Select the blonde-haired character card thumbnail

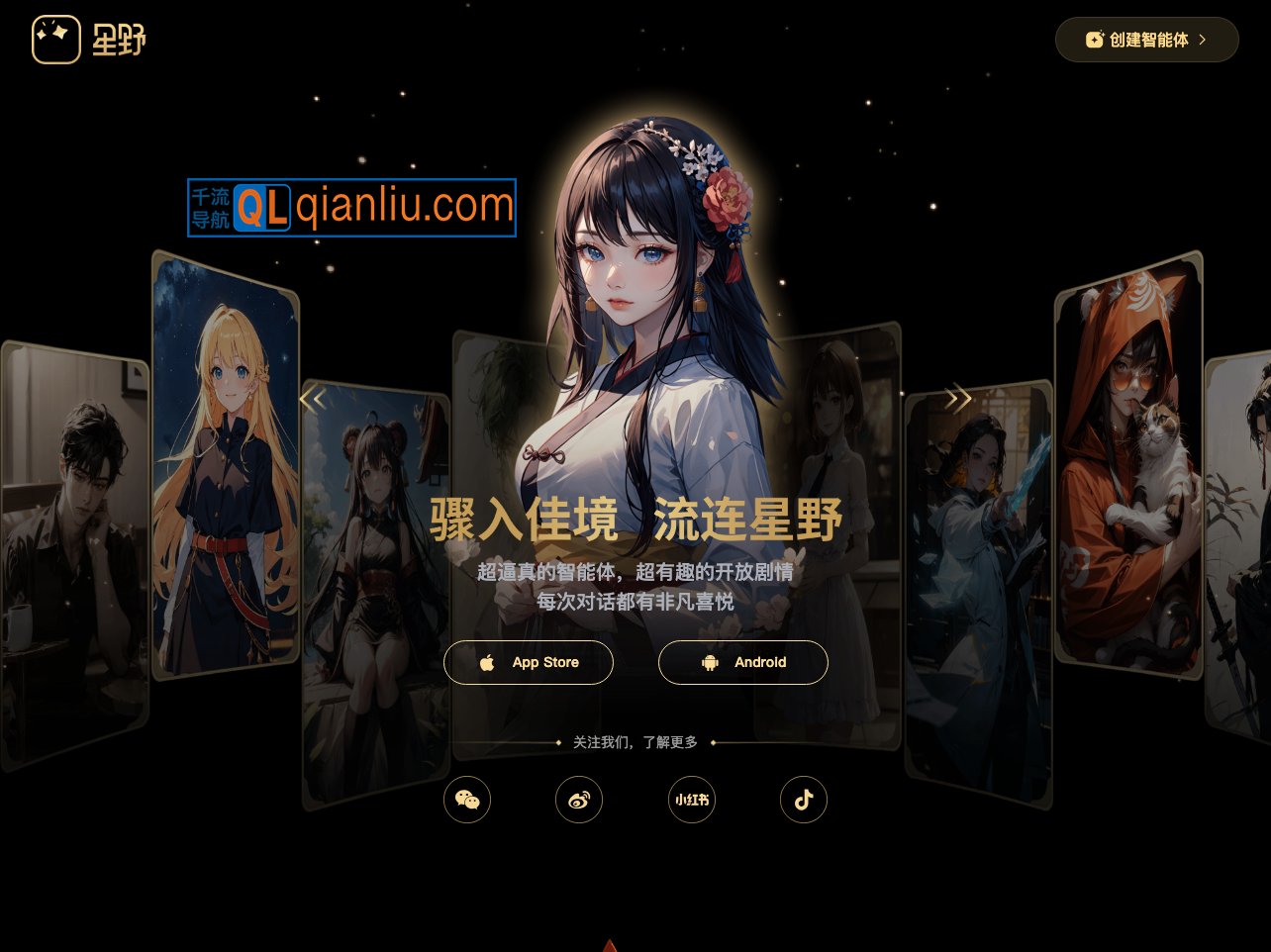[227, 465]
